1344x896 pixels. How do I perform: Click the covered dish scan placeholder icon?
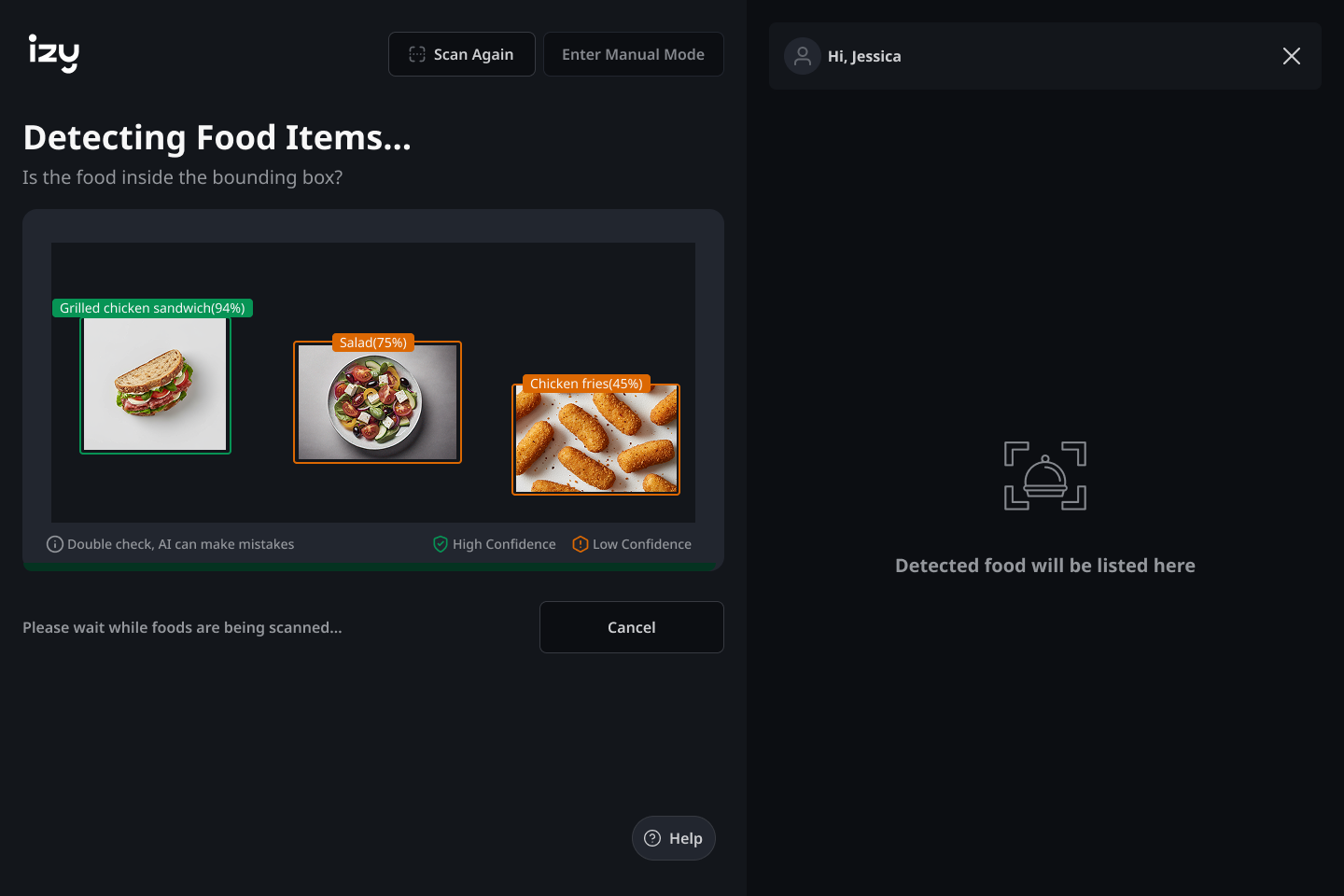click(x=1044, y=475)
